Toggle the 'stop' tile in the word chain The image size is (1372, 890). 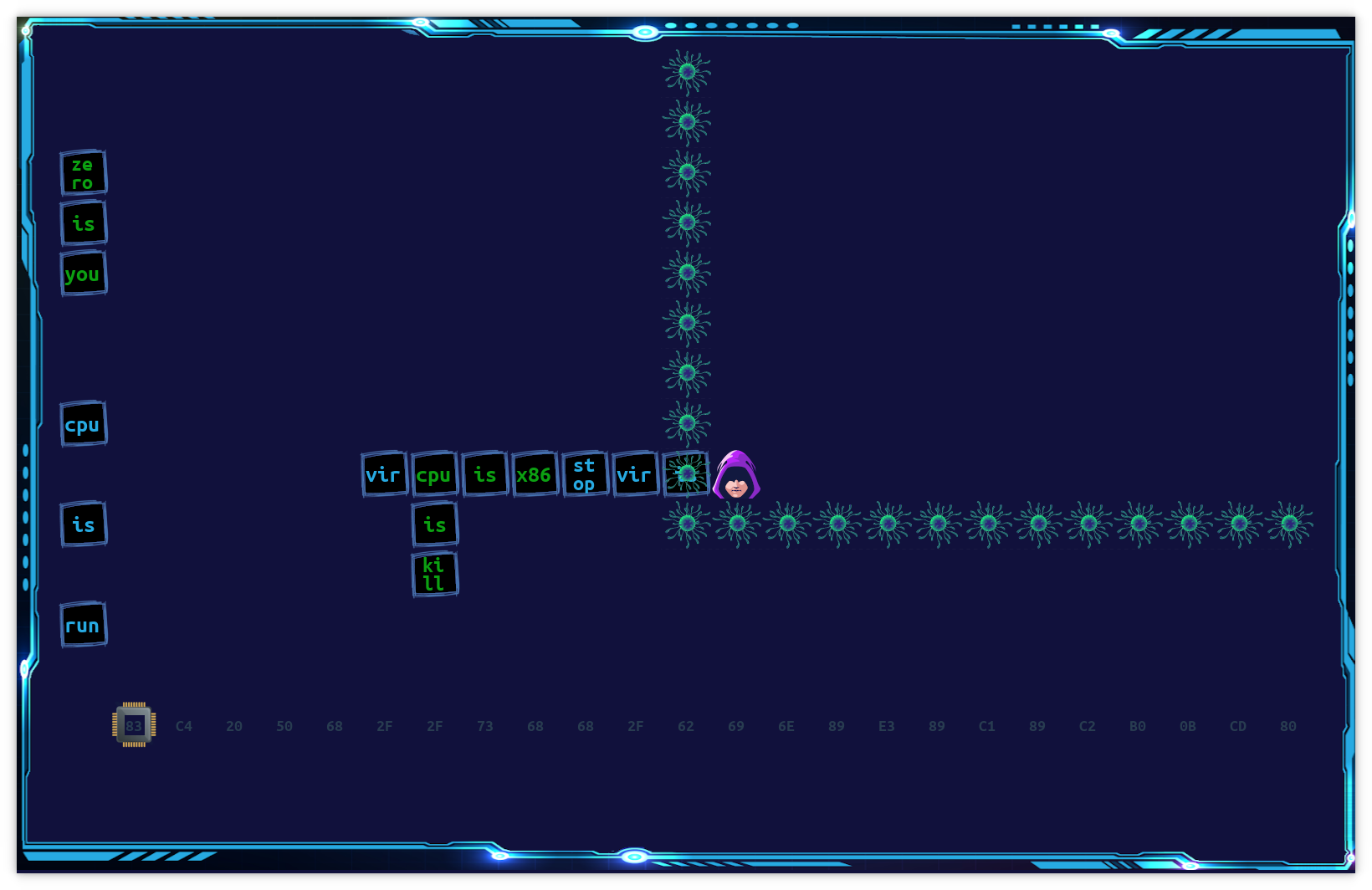click(586, 474)
